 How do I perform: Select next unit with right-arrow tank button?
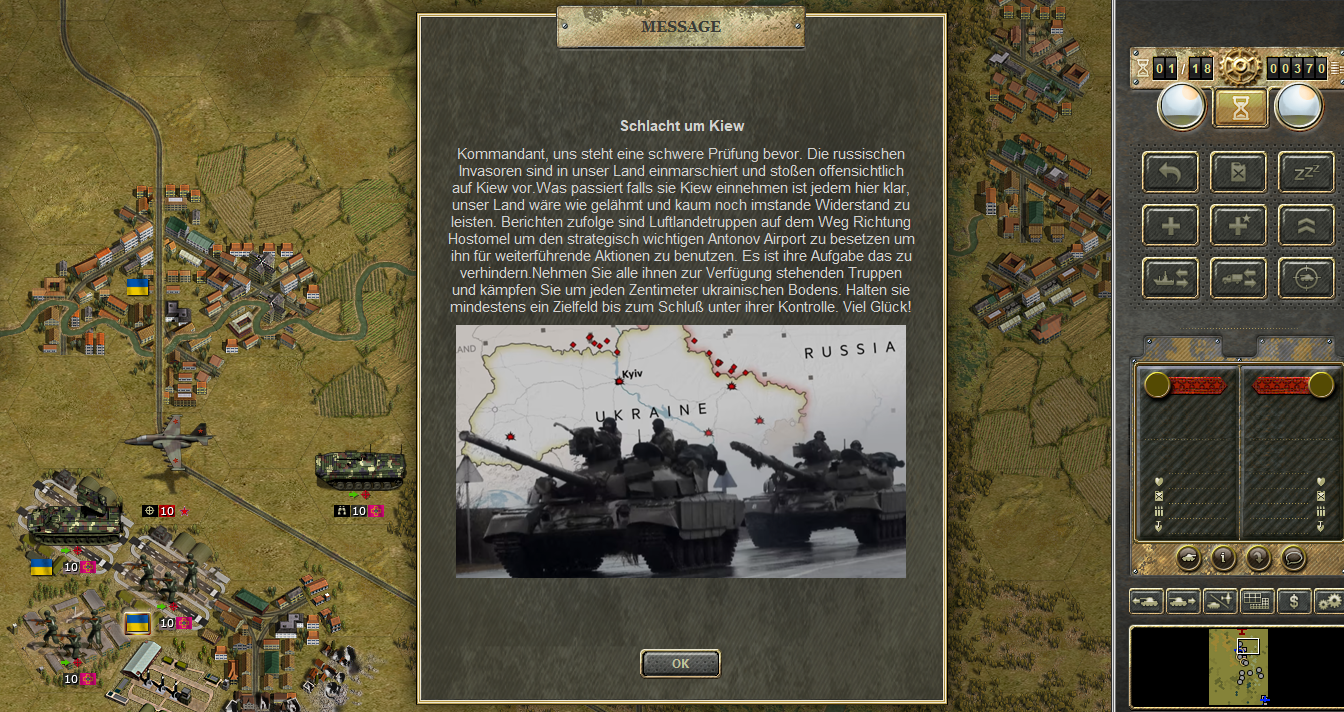point(1184,601)
